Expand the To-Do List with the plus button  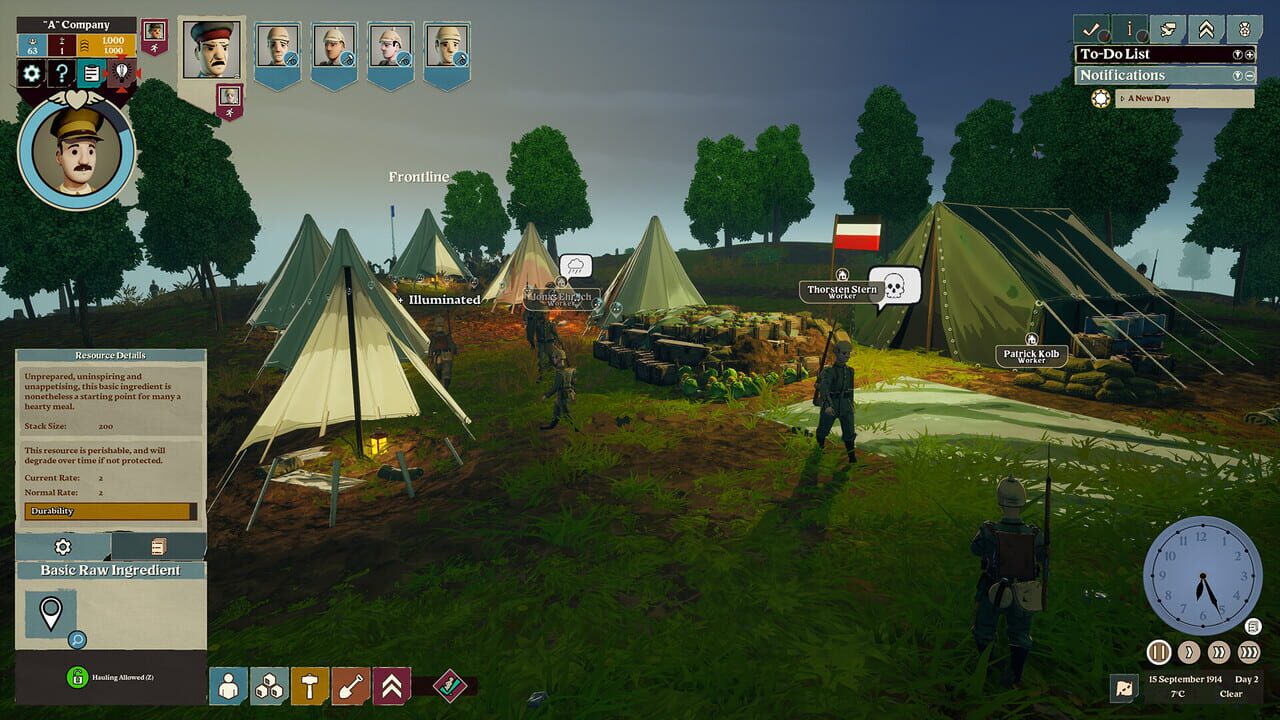1249,55
